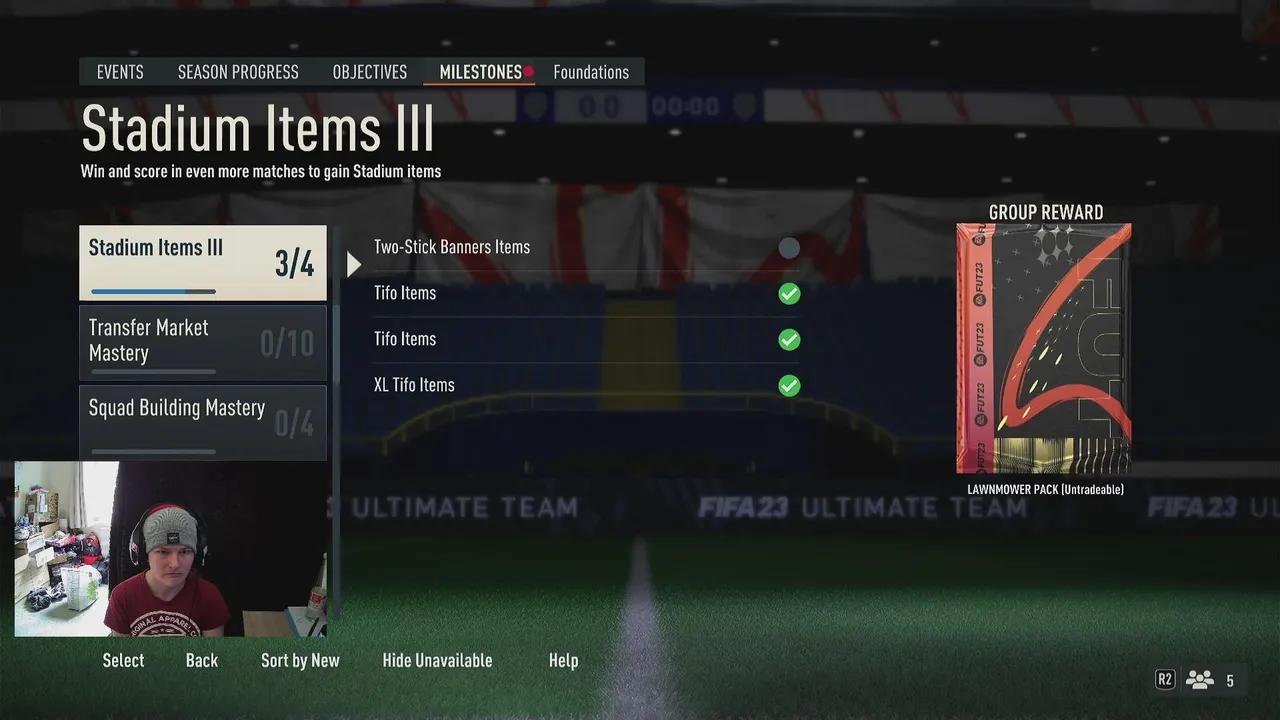
Task: Open the Foundations tab
Action: [x=591, y=71]
